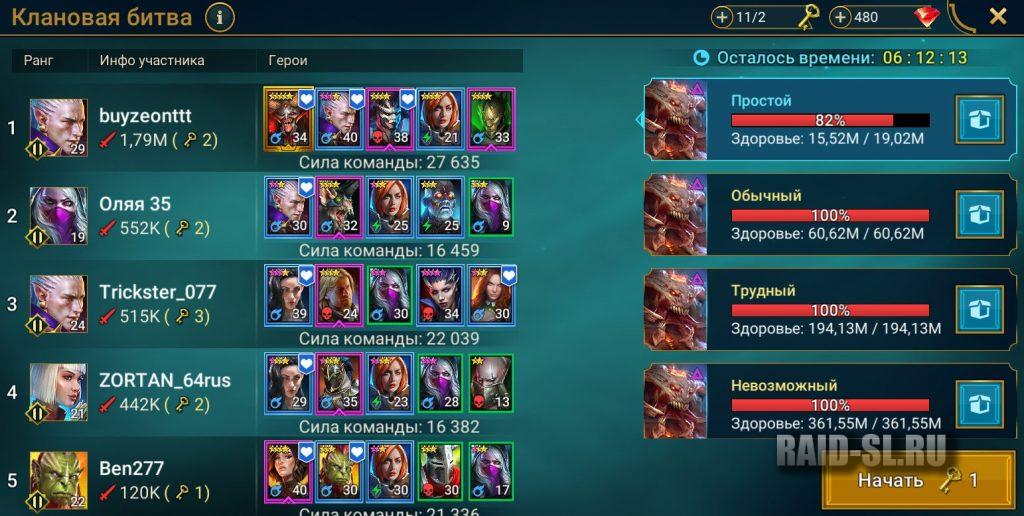The image size is (1024, 516).
Task: Open the Невозможный reward chest
Action: tap(979, 404)
